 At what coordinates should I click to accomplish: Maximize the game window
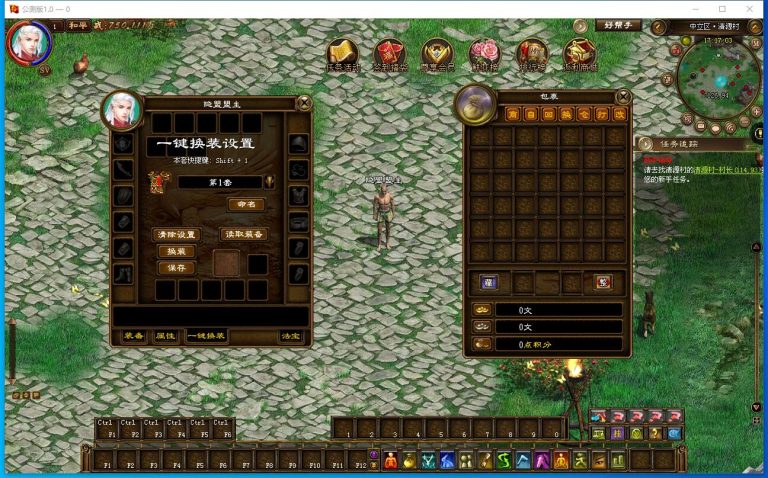click(x=722, y=9)
